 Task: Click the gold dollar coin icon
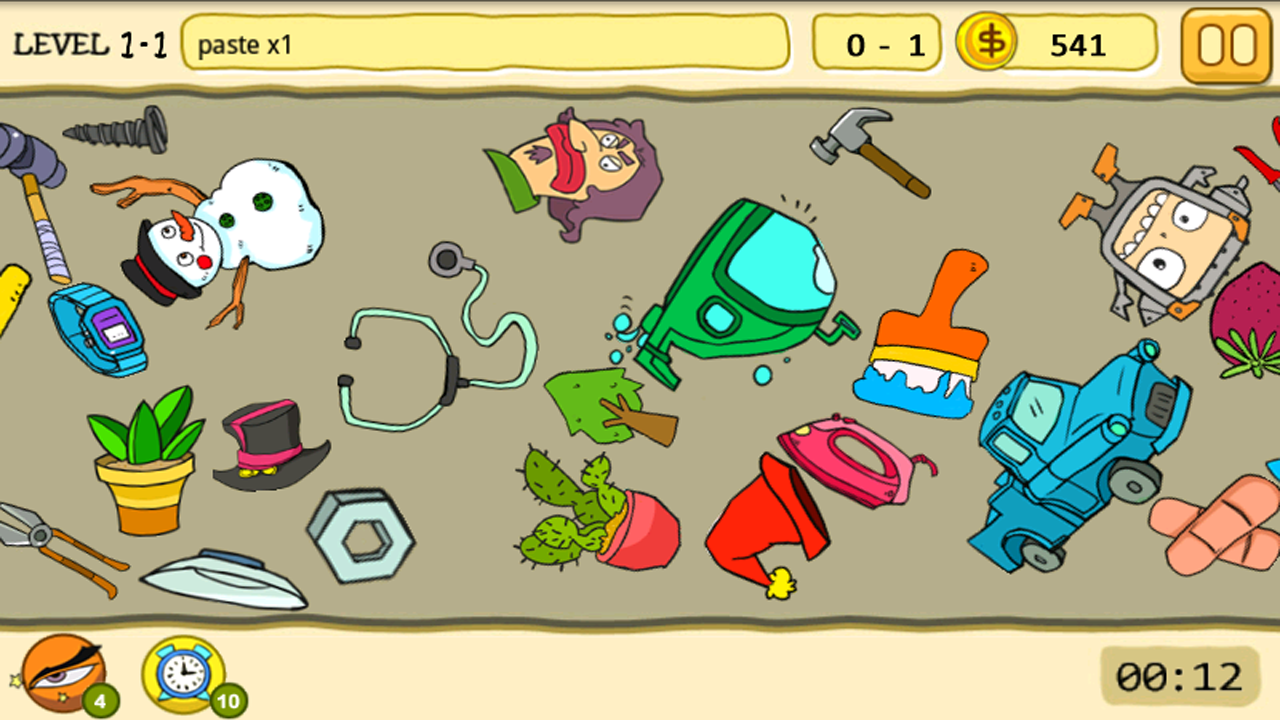(x=986, y=44)
